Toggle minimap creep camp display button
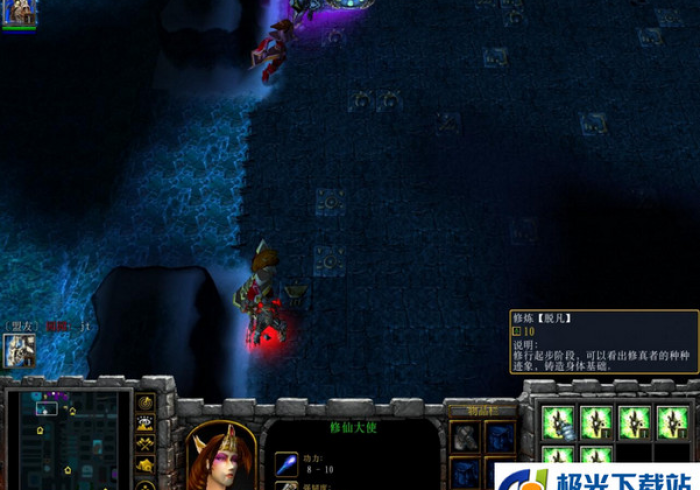 pos(146,465)
